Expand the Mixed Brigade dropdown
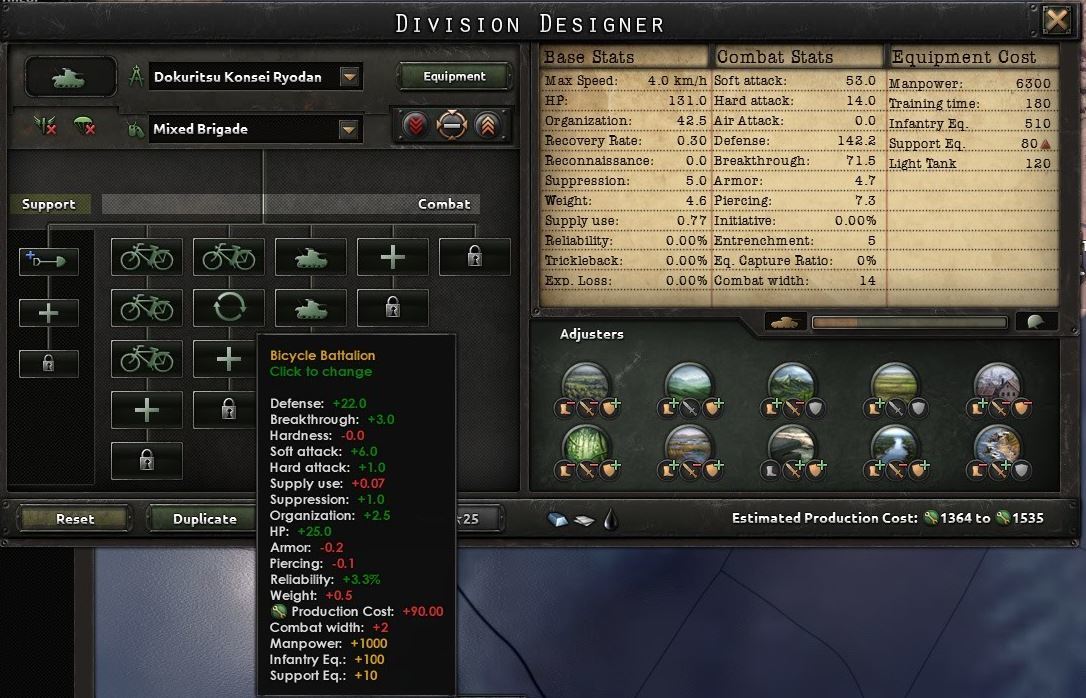The width and height of the screenshot is (1086, 698). click(349, 129)
